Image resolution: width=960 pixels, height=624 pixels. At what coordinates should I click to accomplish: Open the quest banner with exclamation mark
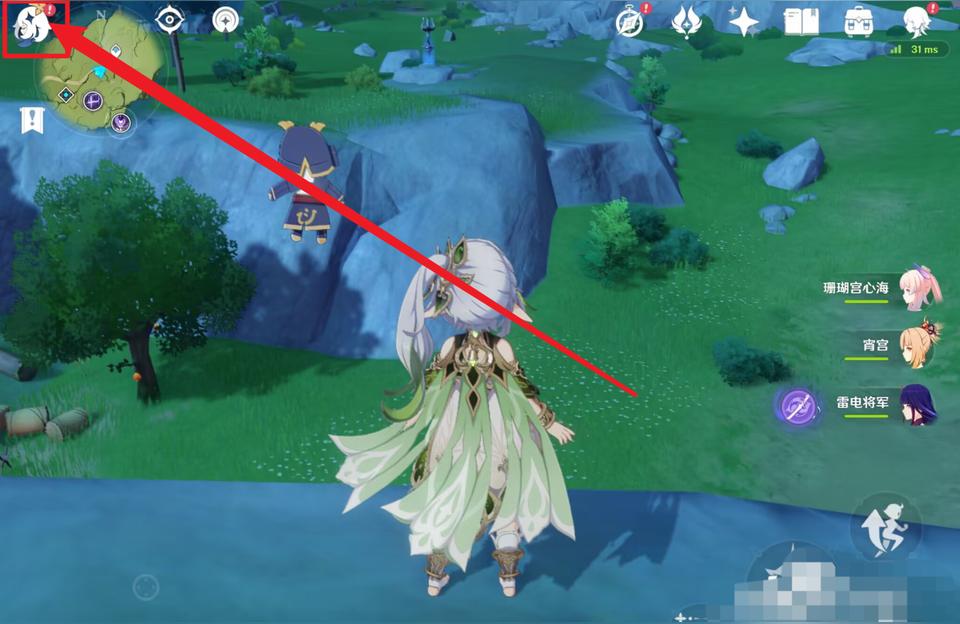click(x=32, y=121)
